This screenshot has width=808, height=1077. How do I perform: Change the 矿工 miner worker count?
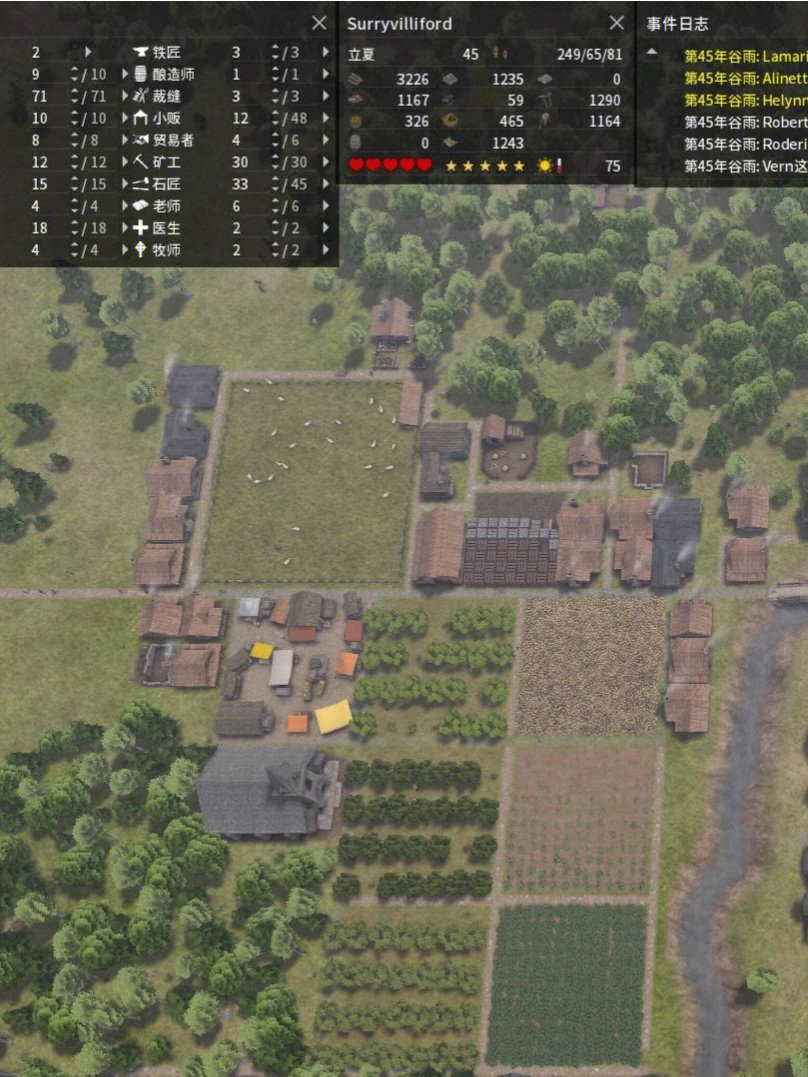(x=275, y=162)
